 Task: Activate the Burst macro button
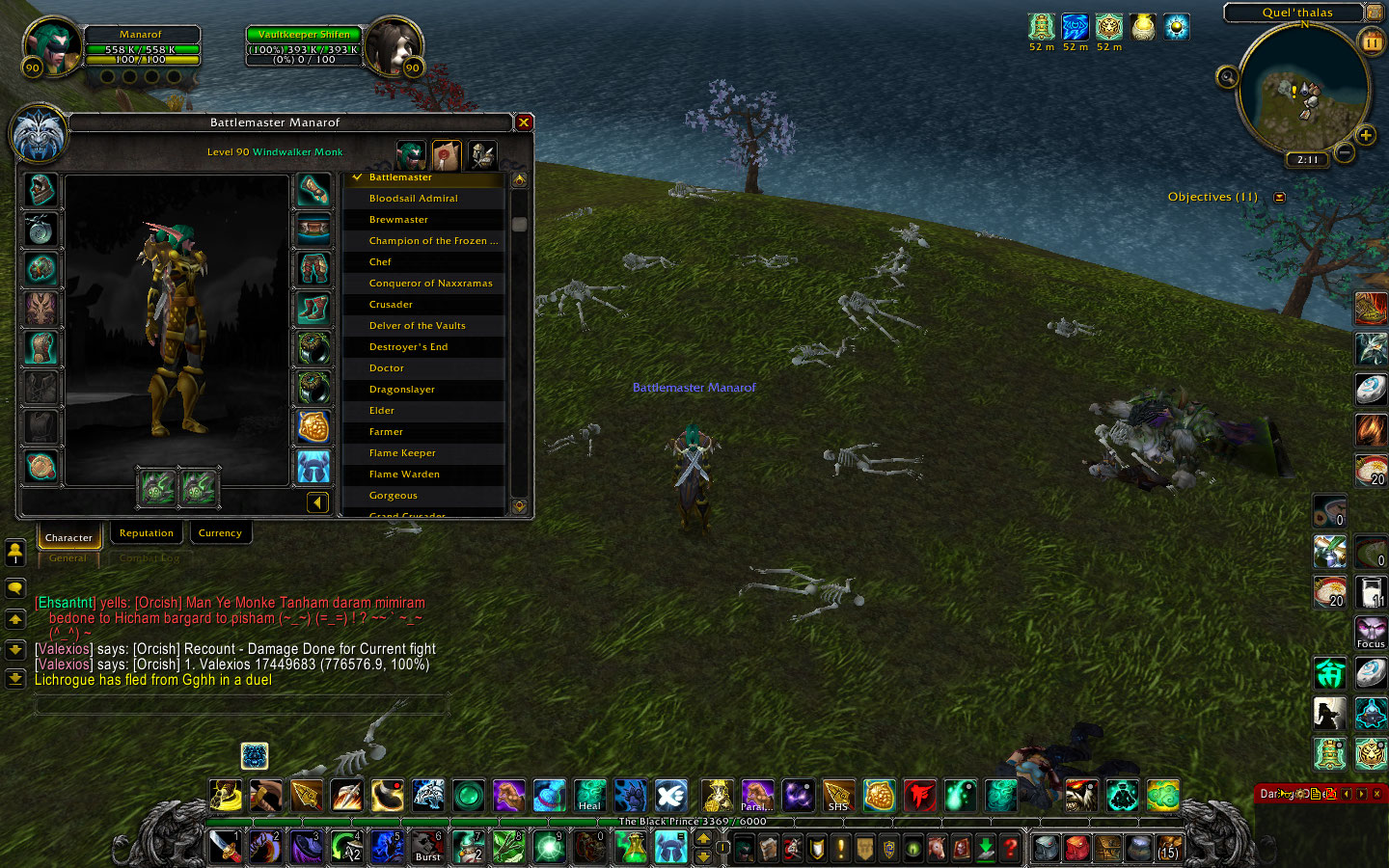tap(427, 846)
